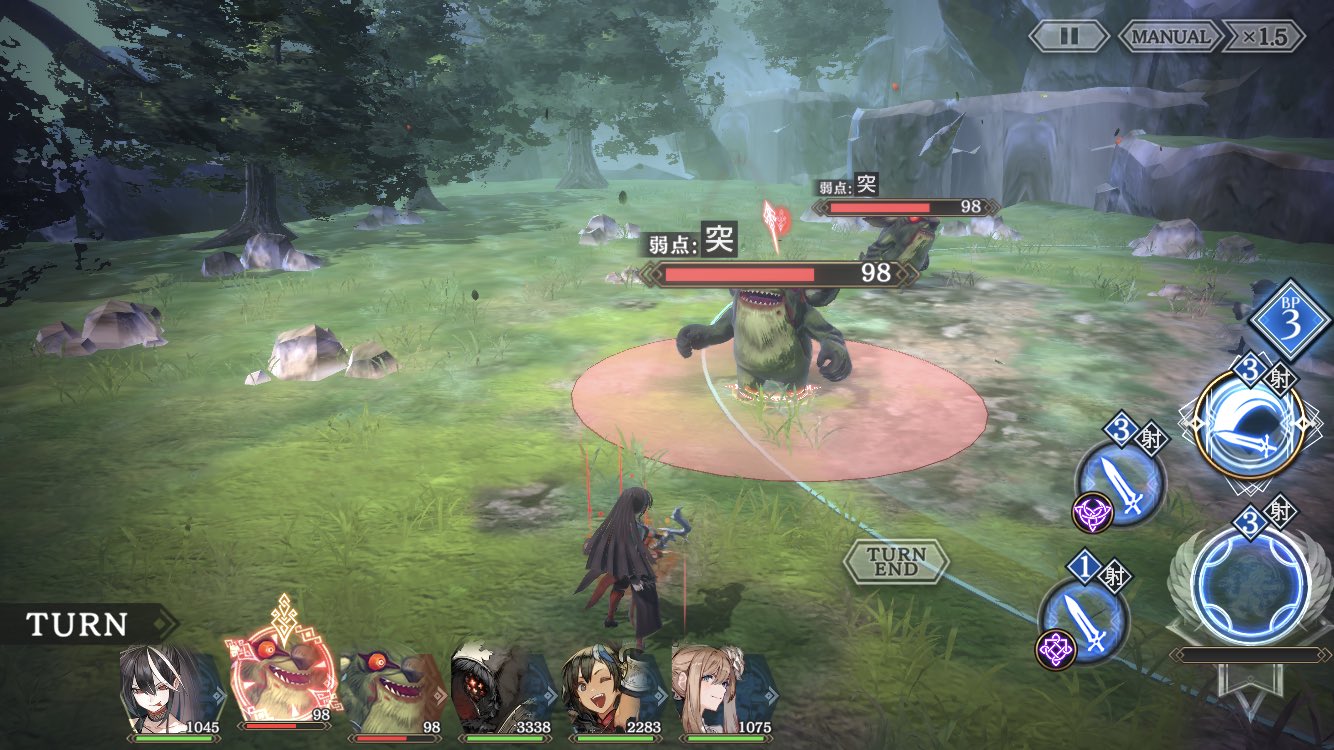Screen dimensions: 1334x750
Task: Pause the battle
Action: tap(1069, 36)
